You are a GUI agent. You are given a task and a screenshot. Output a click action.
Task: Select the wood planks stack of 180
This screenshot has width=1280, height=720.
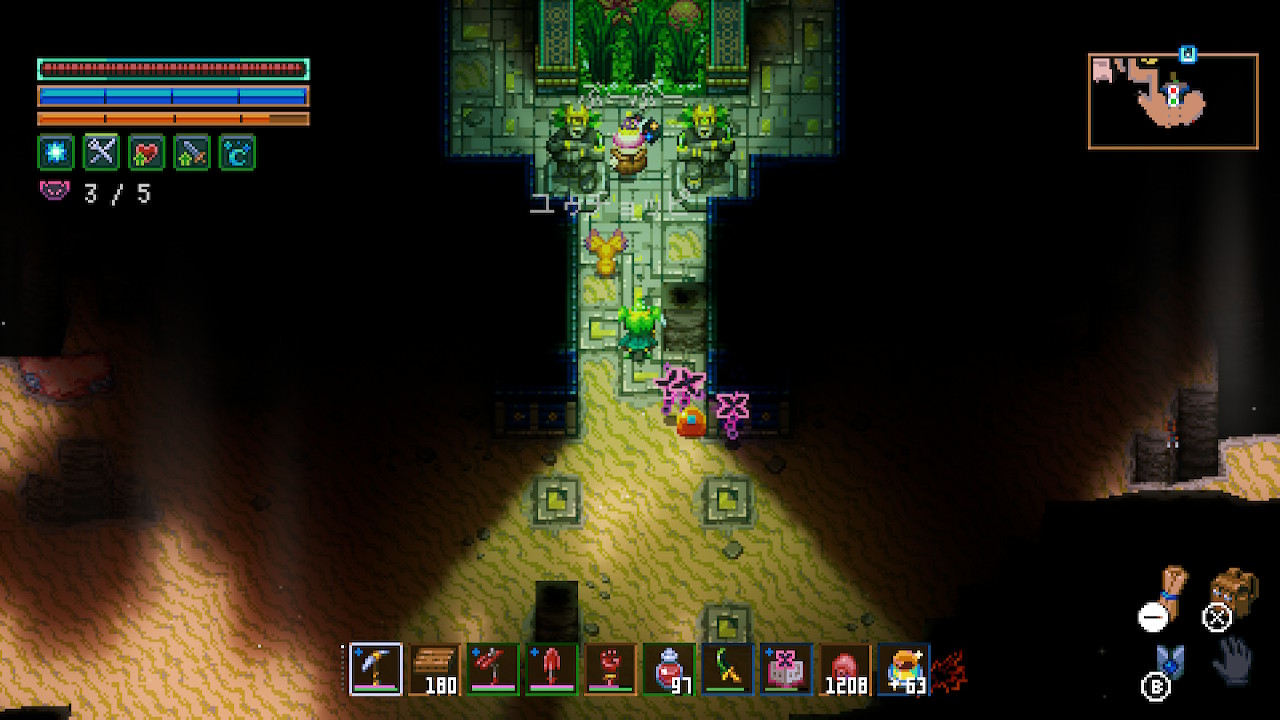[x=435, y=668]
